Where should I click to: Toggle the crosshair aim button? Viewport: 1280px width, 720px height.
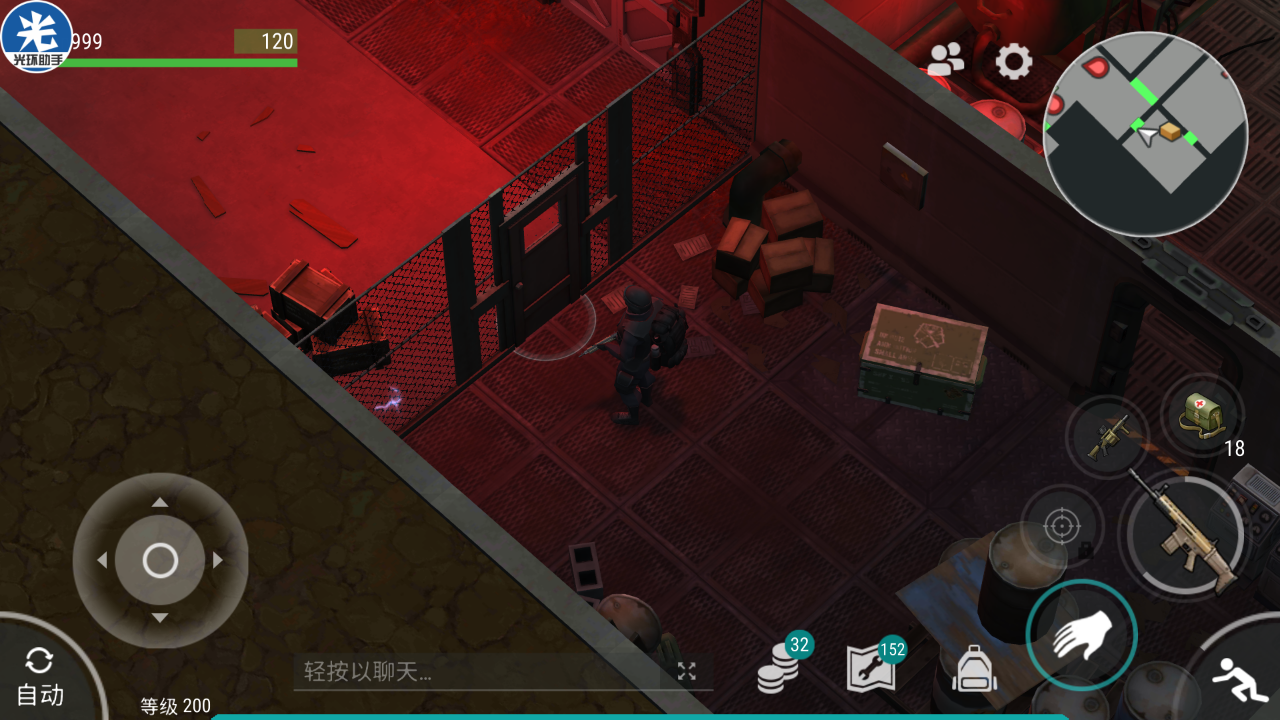point(1062,526)
